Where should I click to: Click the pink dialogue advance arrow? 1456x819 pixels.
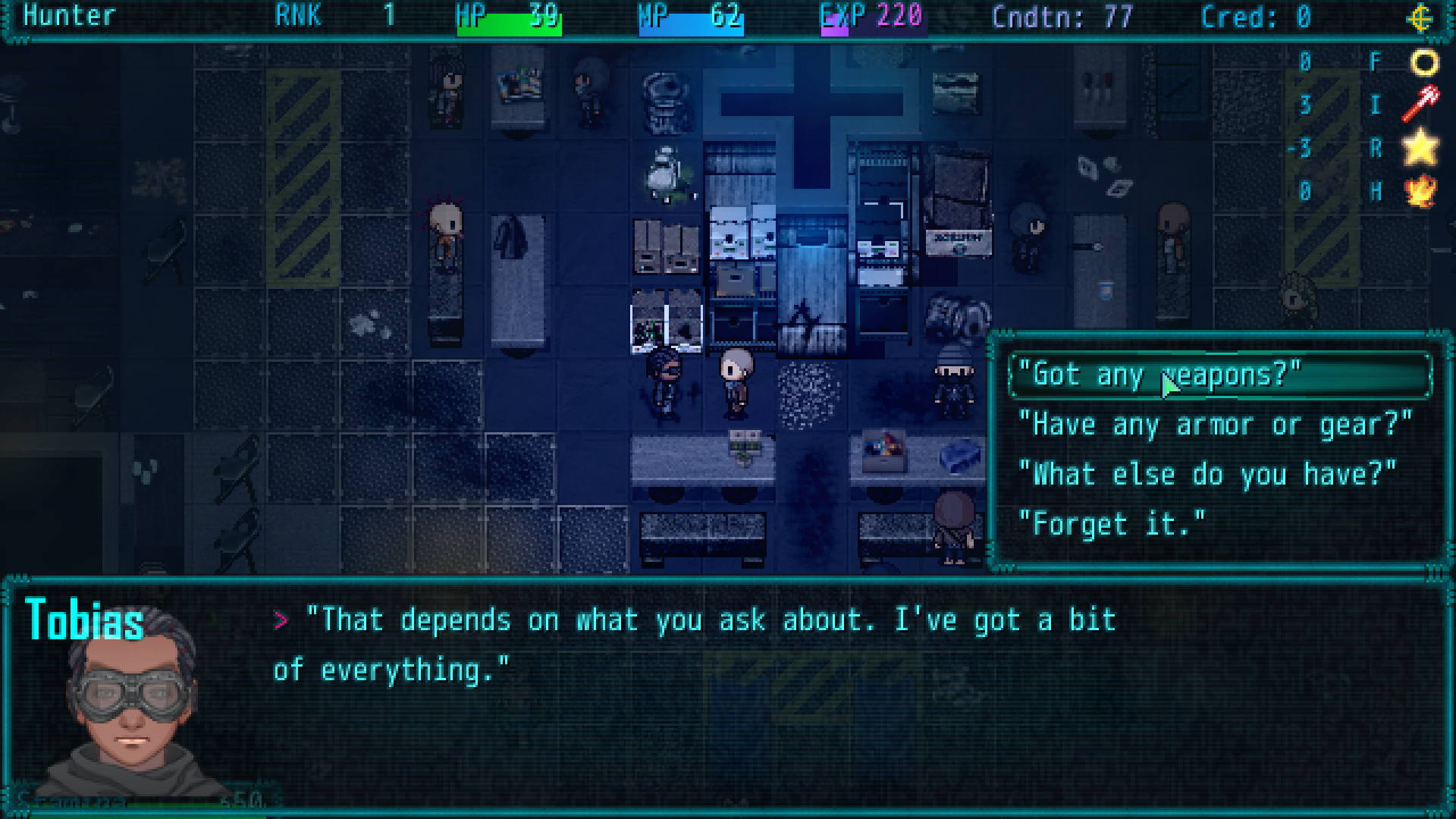282,620
